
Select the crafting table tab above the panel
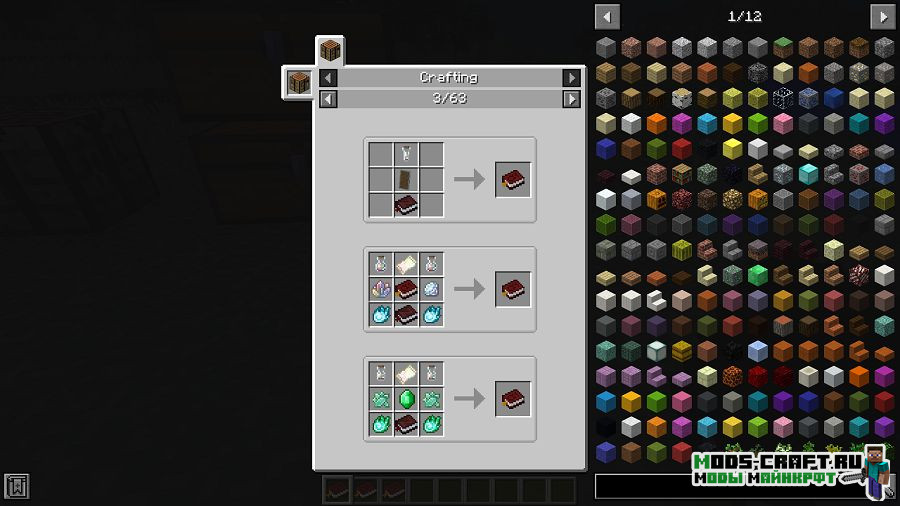330,50
